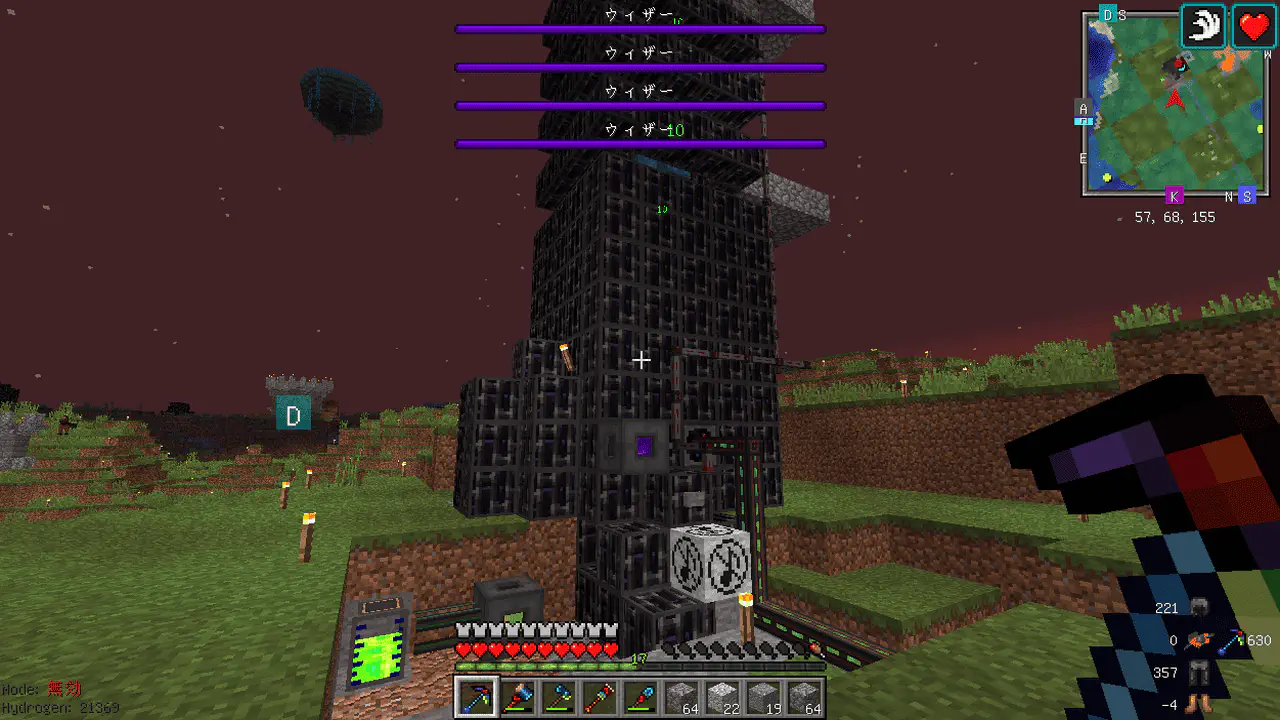
Task: Click the red player arrow on the minimap
Action: click(x=1176, y=98)
